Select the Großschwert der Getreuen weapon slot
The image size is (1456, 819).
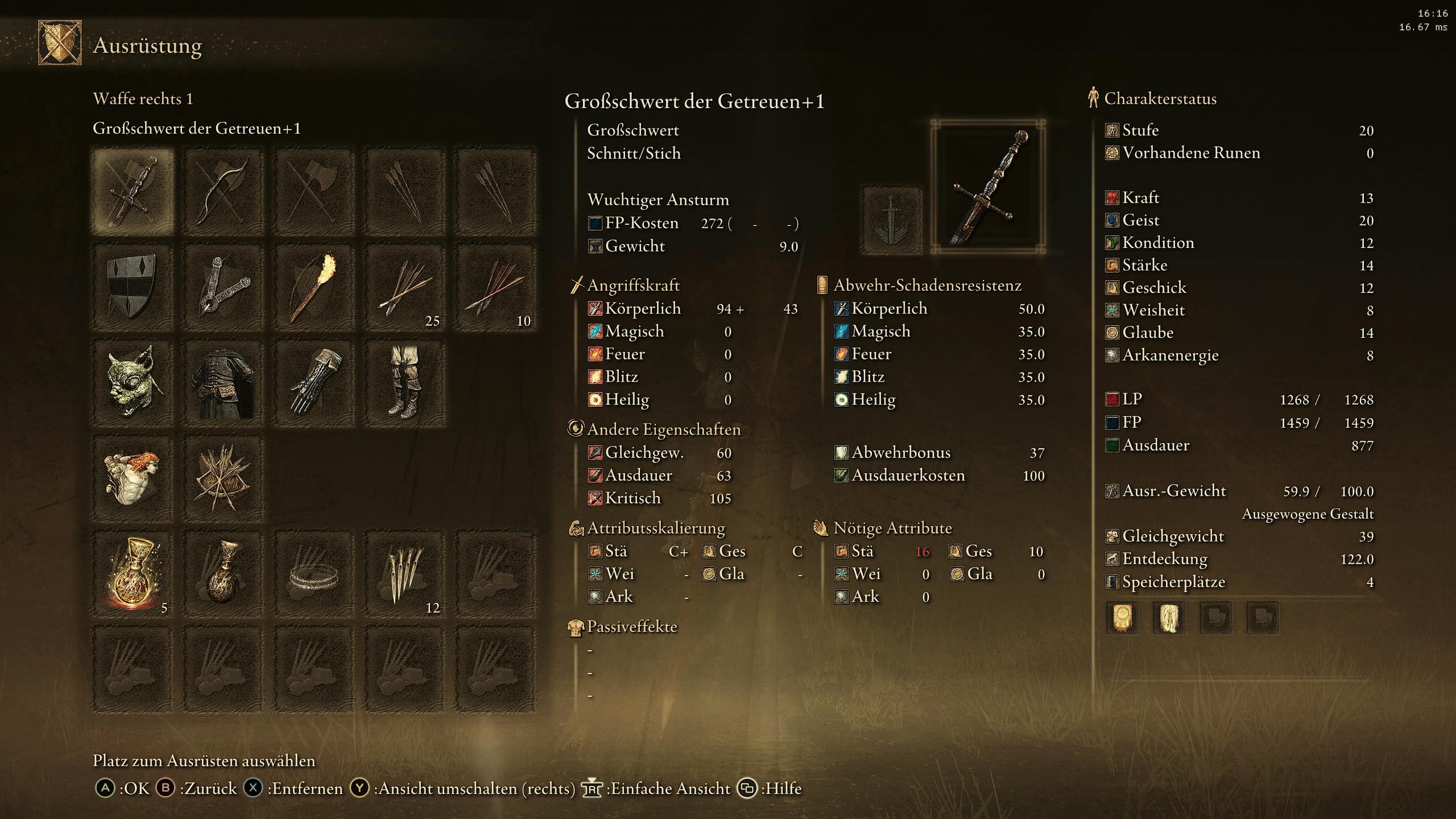132,192
